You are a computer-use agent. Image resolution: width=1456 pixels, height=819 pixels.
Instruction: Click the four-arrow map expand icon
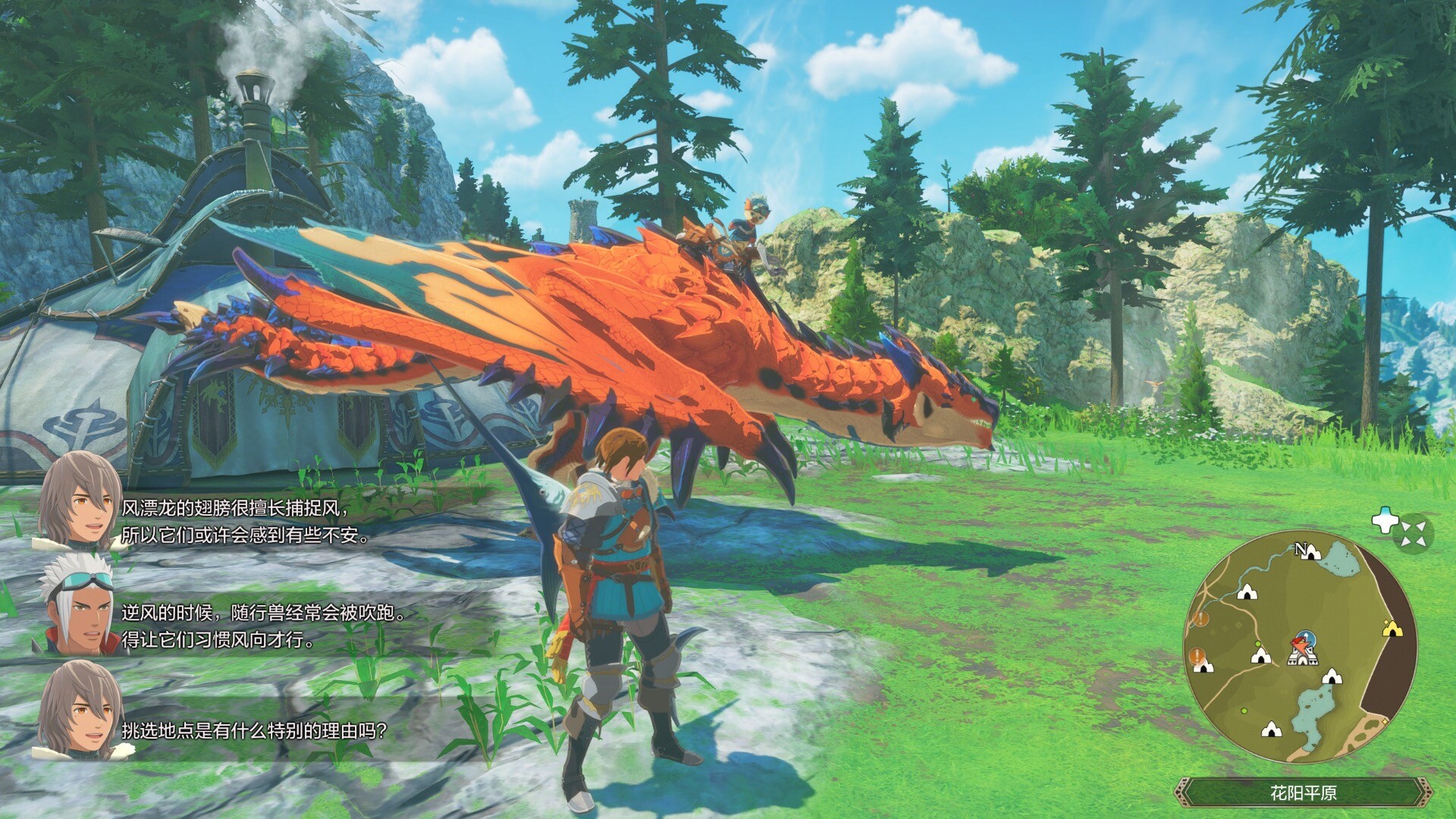point(1413,533)
